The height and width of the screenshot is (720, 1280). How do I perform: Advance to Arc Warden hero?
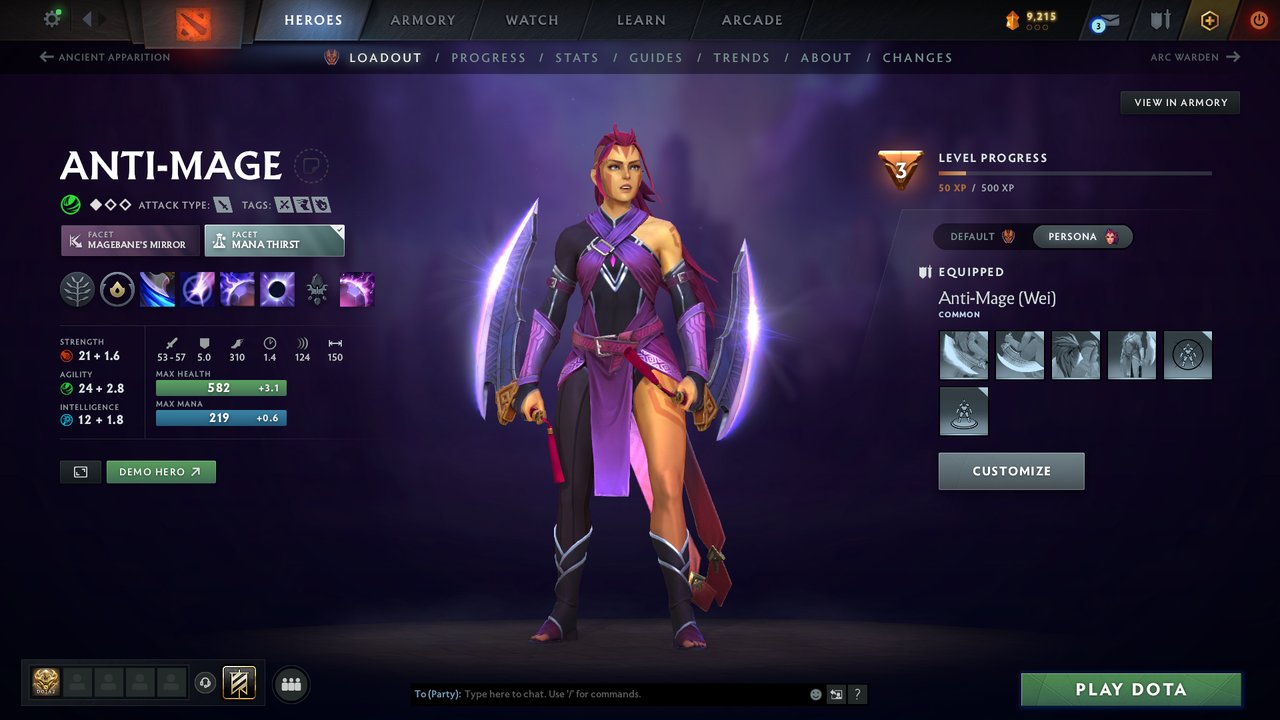1196,57
